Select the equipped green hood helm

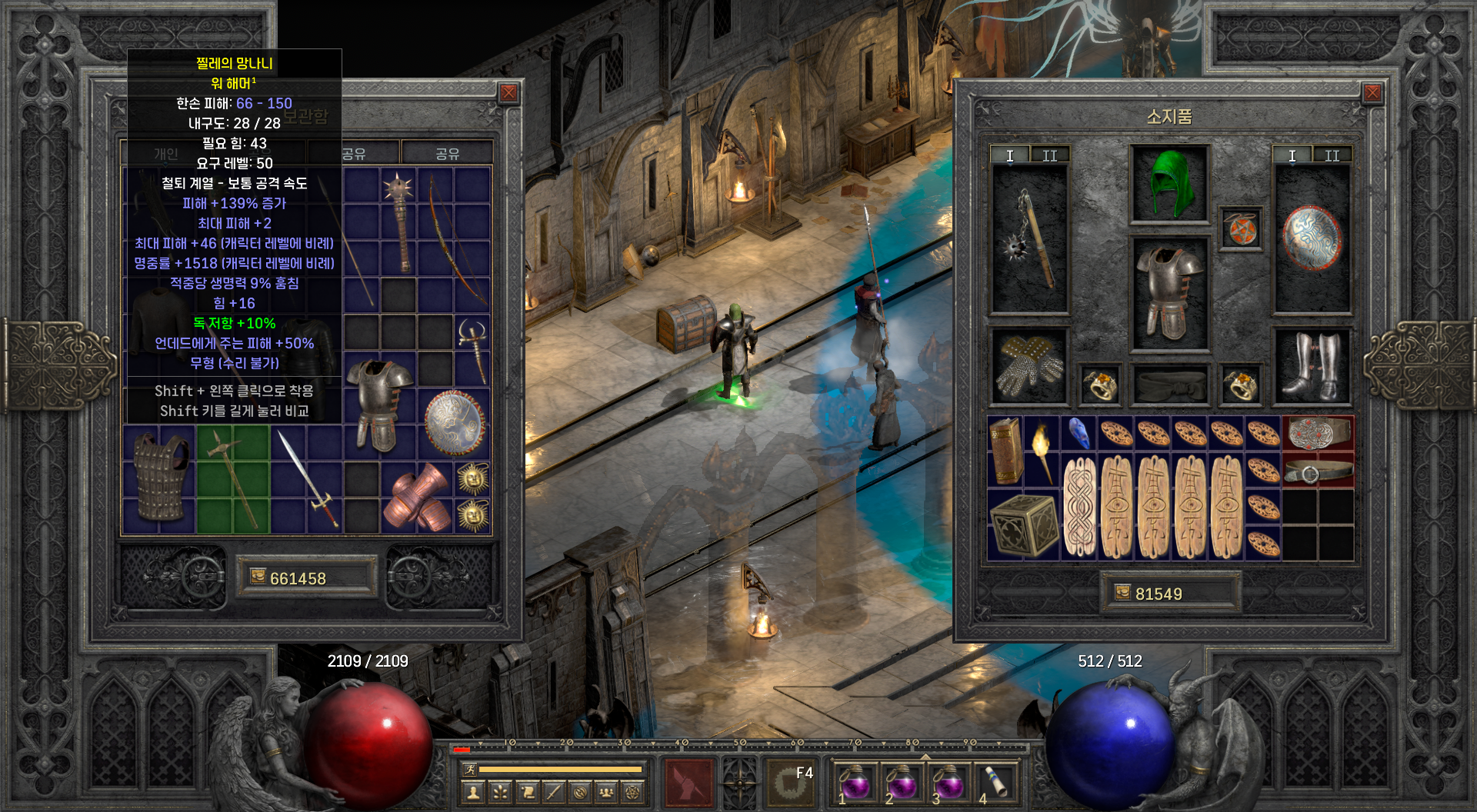pyautogui.click(x=1169, y=185)
